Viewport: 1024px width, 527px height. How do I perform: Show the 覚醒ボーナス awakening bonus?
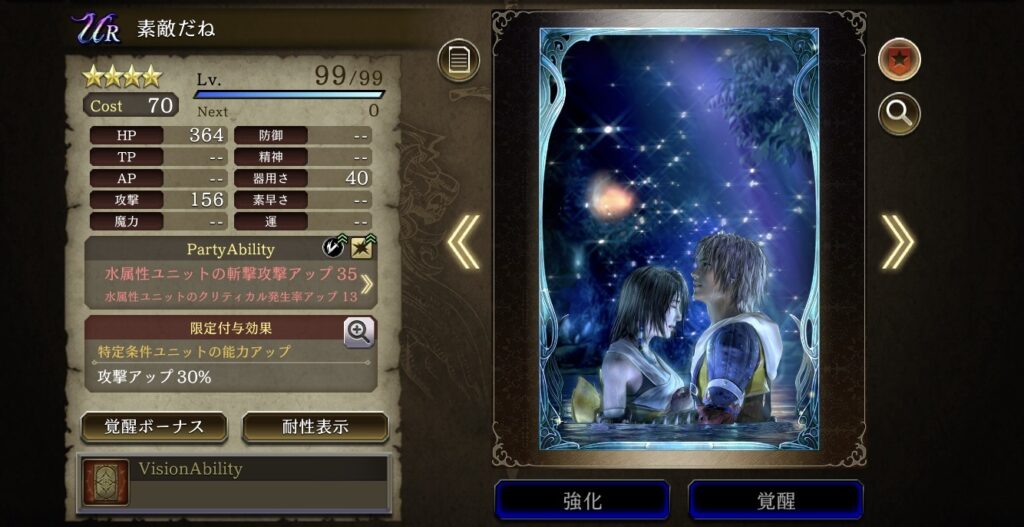click(154, 427)
